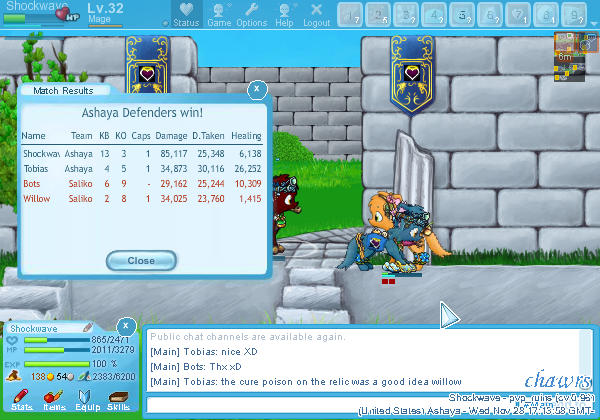Open the Equip screen

[x=86, y=401]
